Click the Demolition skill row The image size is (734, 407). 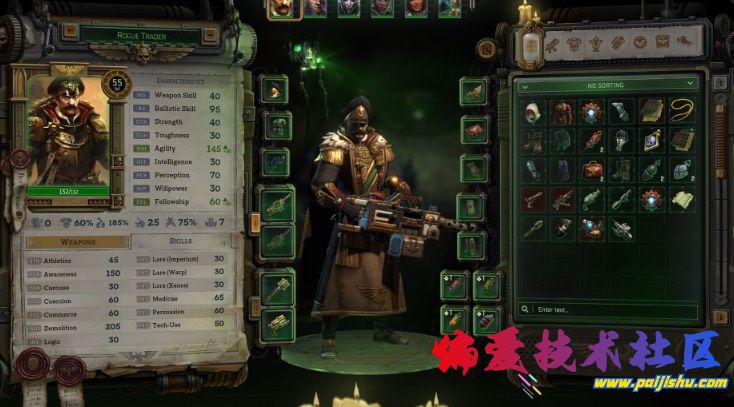(x=70, y=326)
